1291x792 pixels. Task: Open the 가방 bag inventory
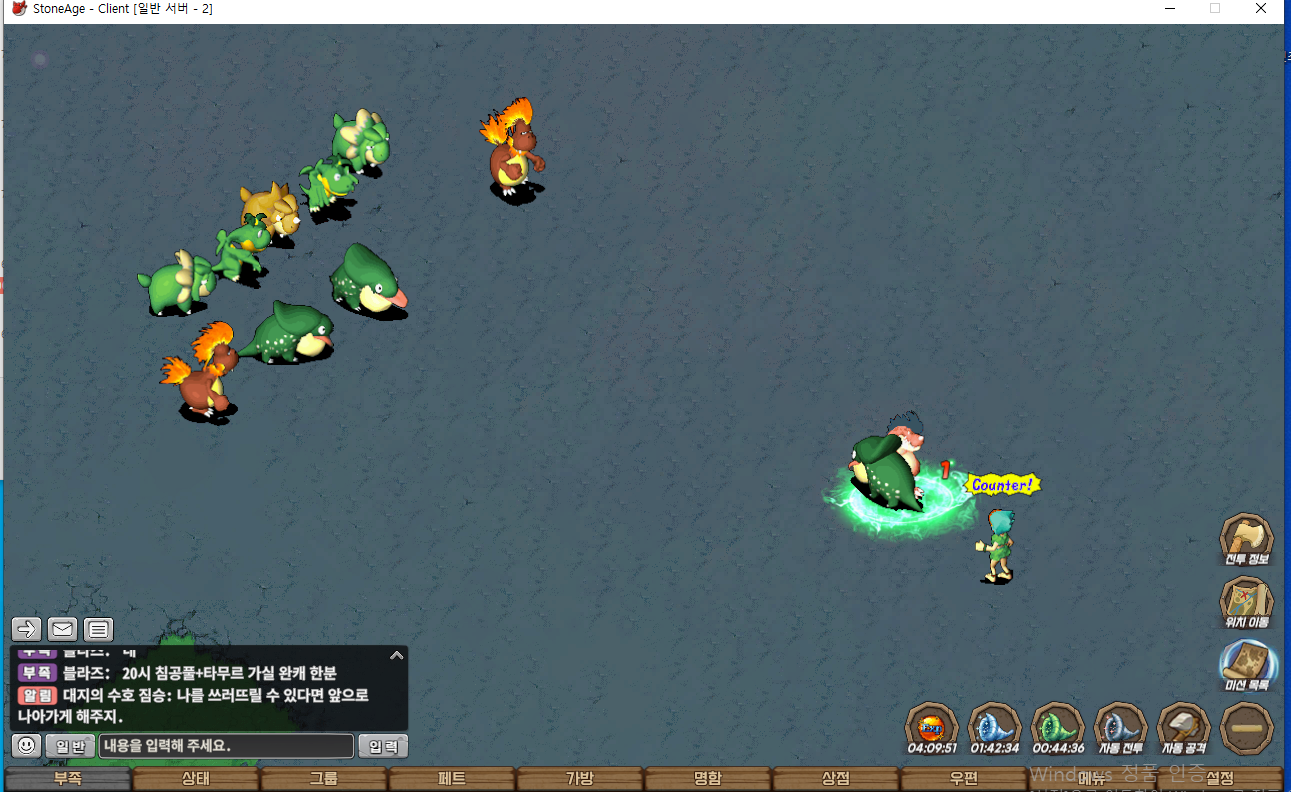tap(580, 779)
